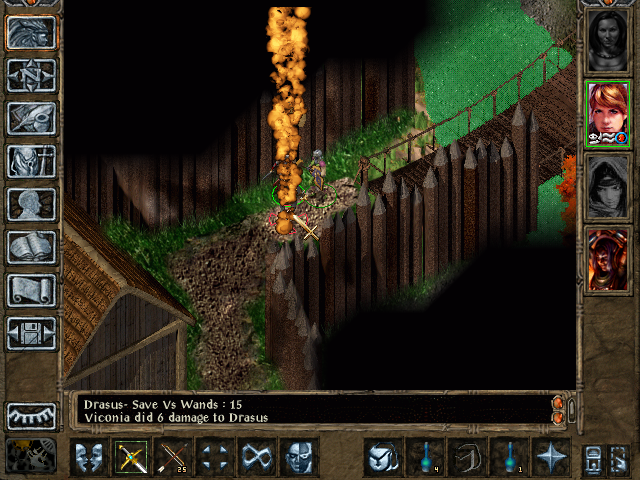Click the closed-eye button above the bottom bar
Viewport: 640px width, 480px height.
tap(31, 414)
